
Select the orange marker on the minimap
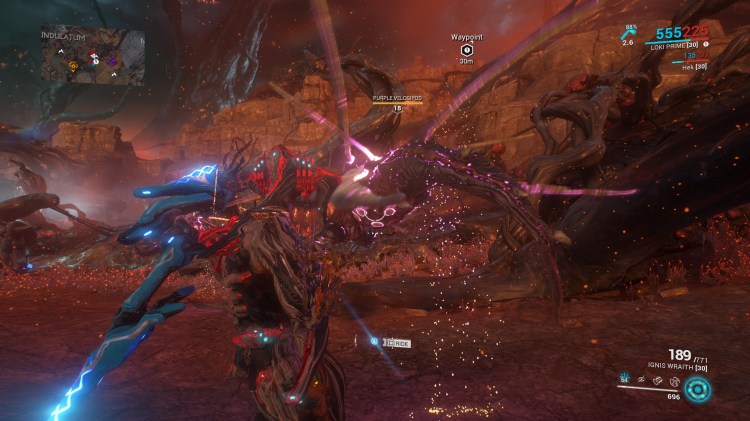click(73, 66)
